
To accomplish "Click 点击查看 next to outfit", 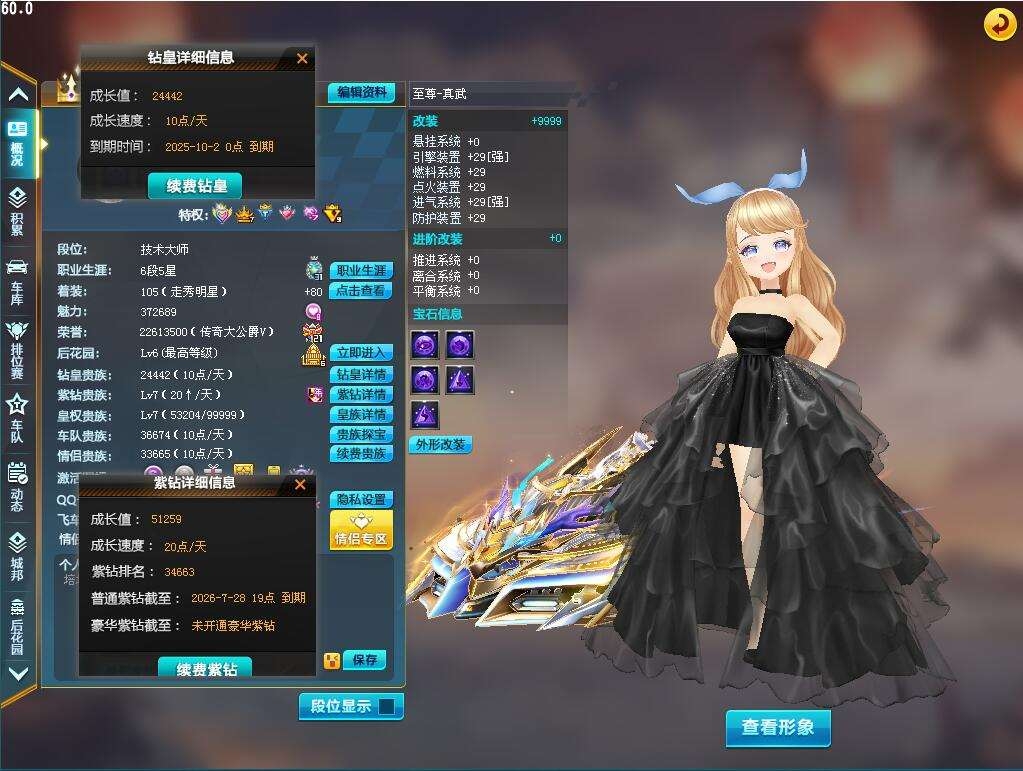I will tap(360, 291).
